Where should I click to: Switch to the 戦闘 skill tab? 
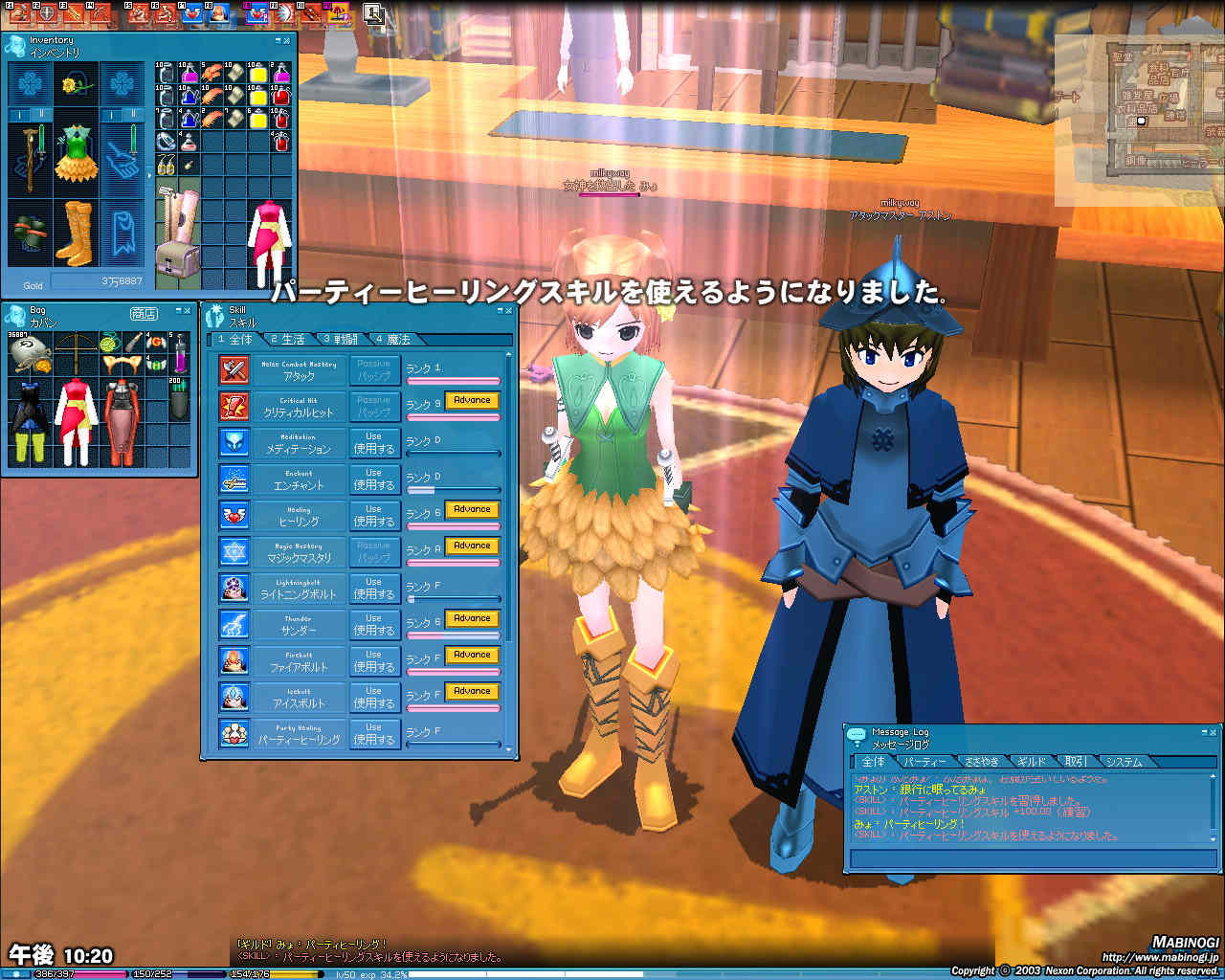tap(341, 340)
